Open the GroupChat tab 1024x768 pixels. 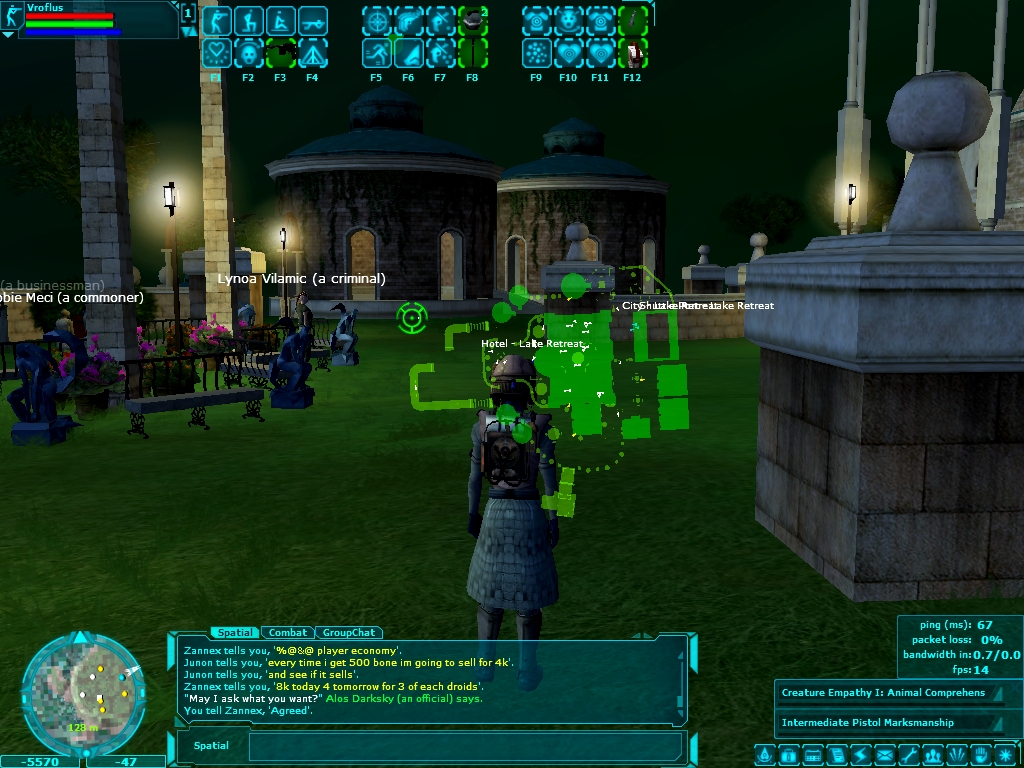(349, 632)
